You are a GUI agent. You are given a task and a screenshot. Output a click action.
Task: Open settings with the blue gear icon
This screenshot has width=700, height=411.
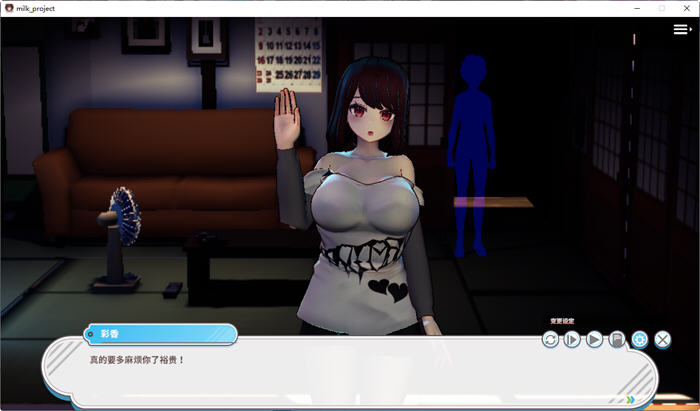tap(639, 340)
